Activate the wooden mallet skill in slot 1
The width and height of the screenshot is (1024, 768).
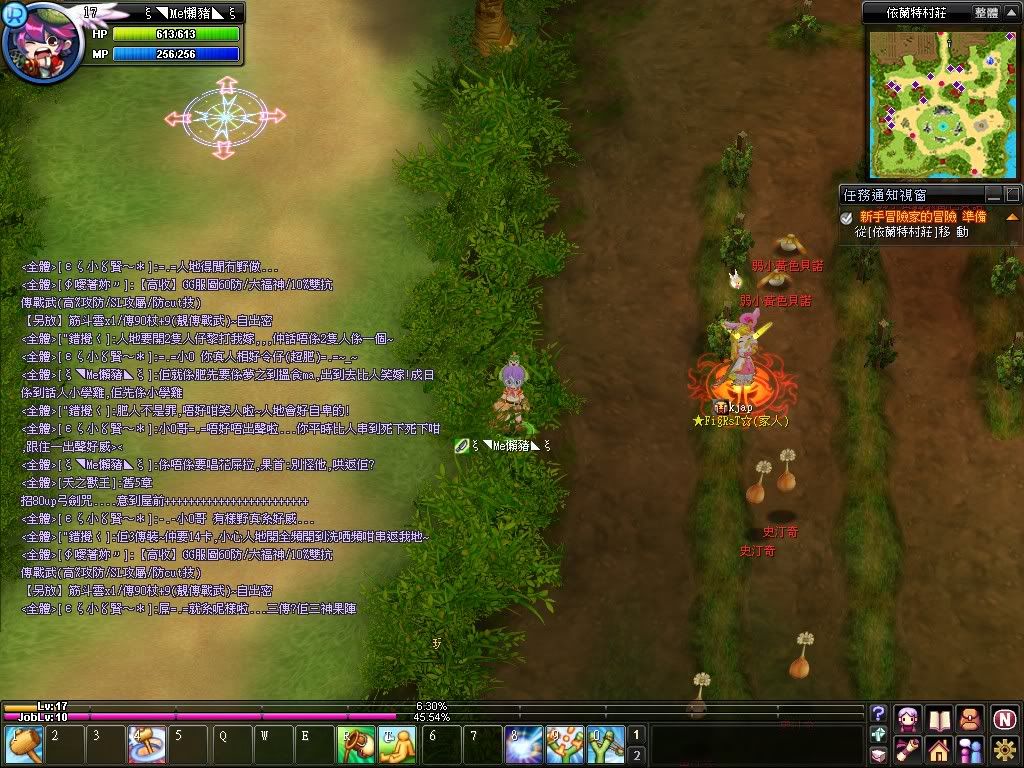pyautogui.click(x=22, y=745)
